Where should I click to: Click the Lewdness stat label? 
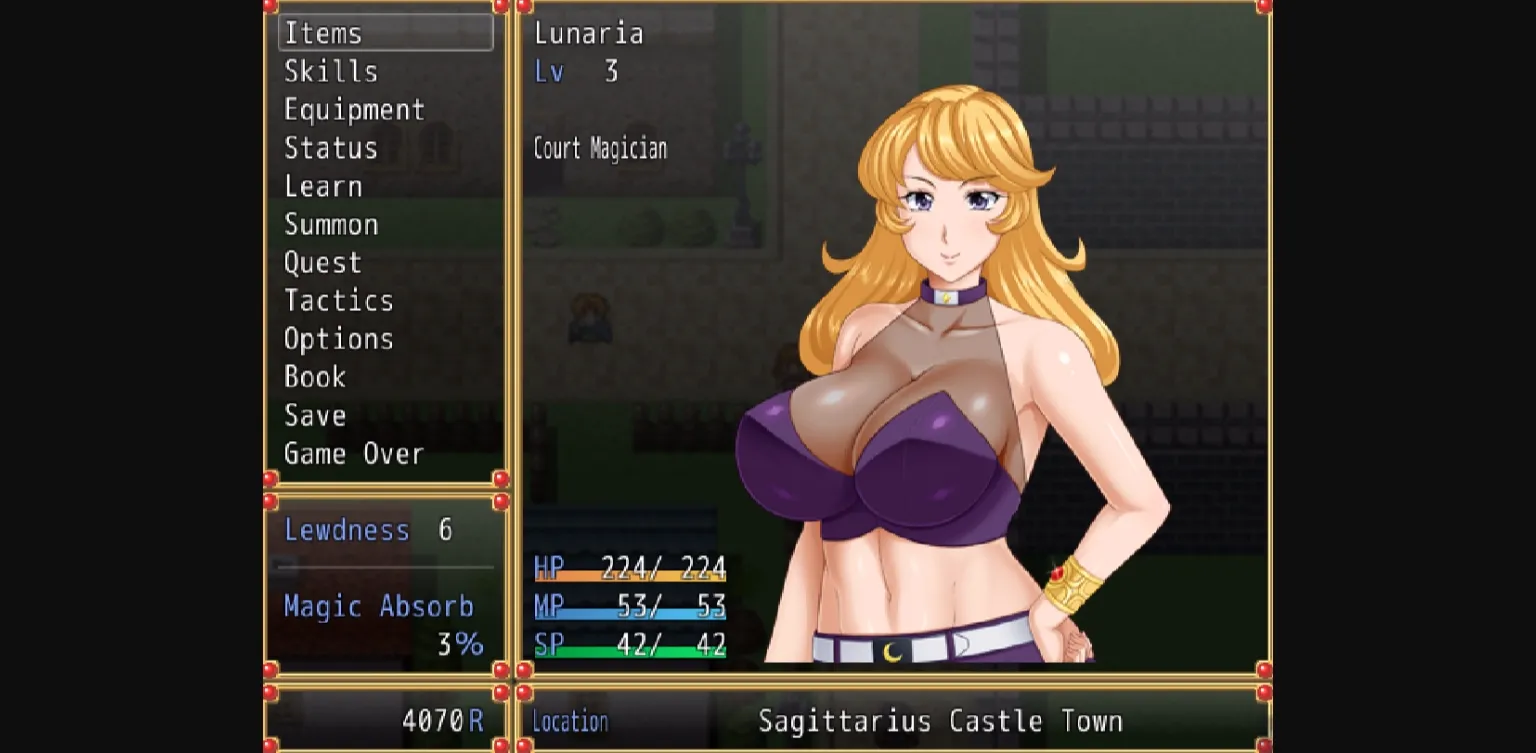348,530
